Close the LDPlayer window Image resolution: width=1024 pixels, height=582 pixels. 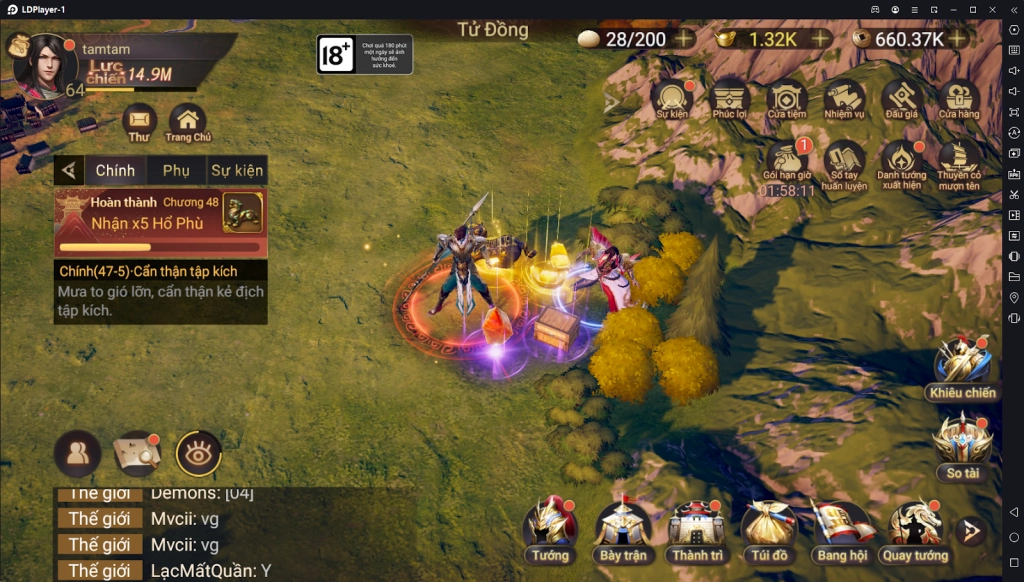[991, 9]
